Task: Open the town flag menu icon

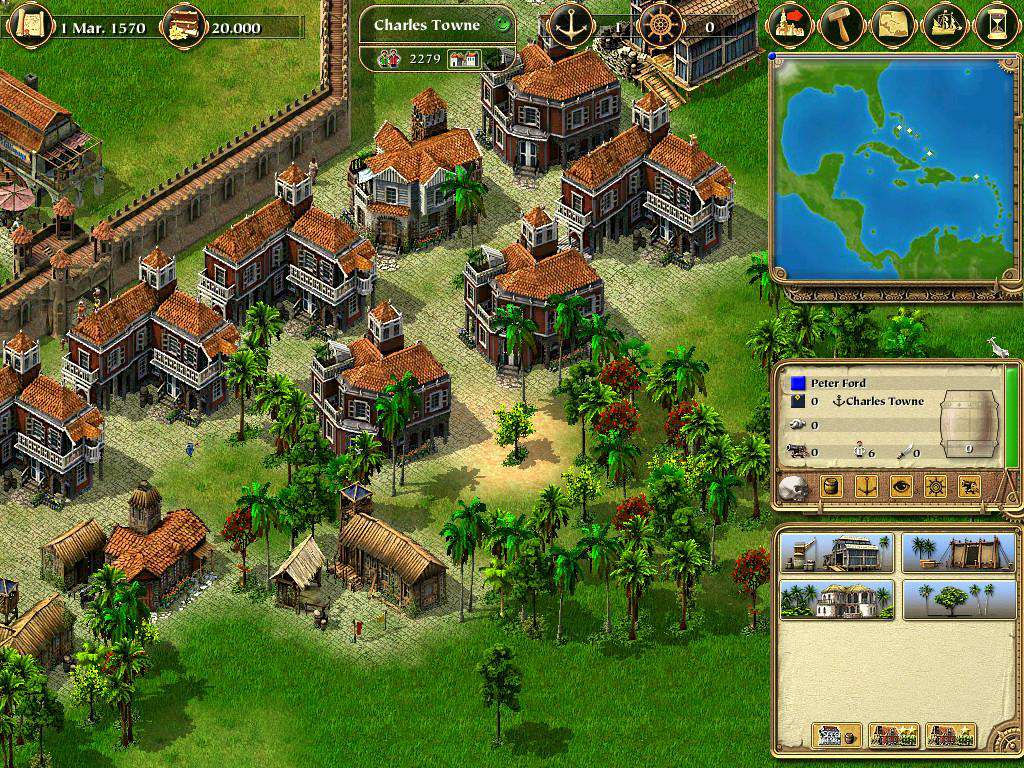Action: (x=789, y=25)
